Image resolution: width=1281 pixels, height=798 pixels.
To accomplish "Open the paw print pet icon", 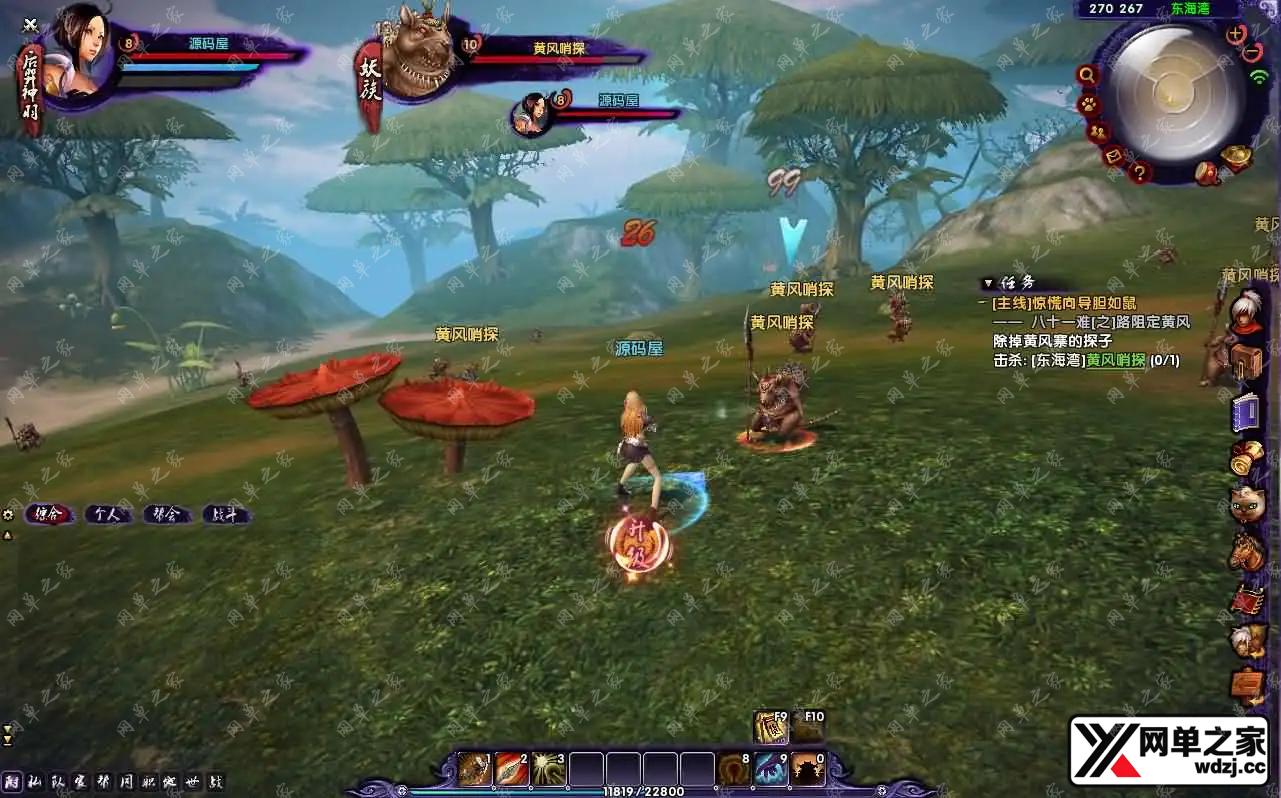I will coord(1088,104).
